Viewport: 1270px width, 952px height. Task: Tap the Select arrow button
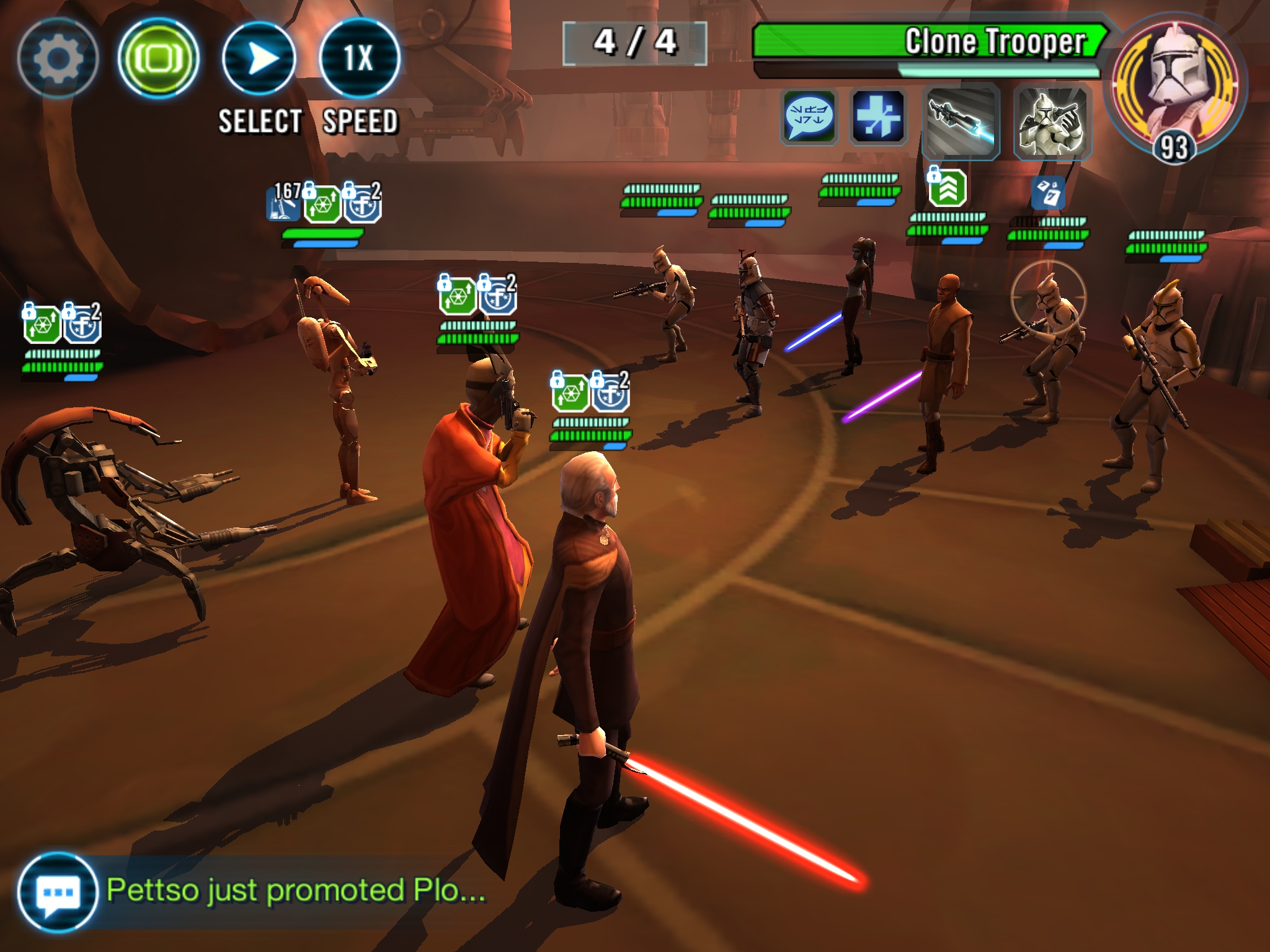(x=259, y=58)
